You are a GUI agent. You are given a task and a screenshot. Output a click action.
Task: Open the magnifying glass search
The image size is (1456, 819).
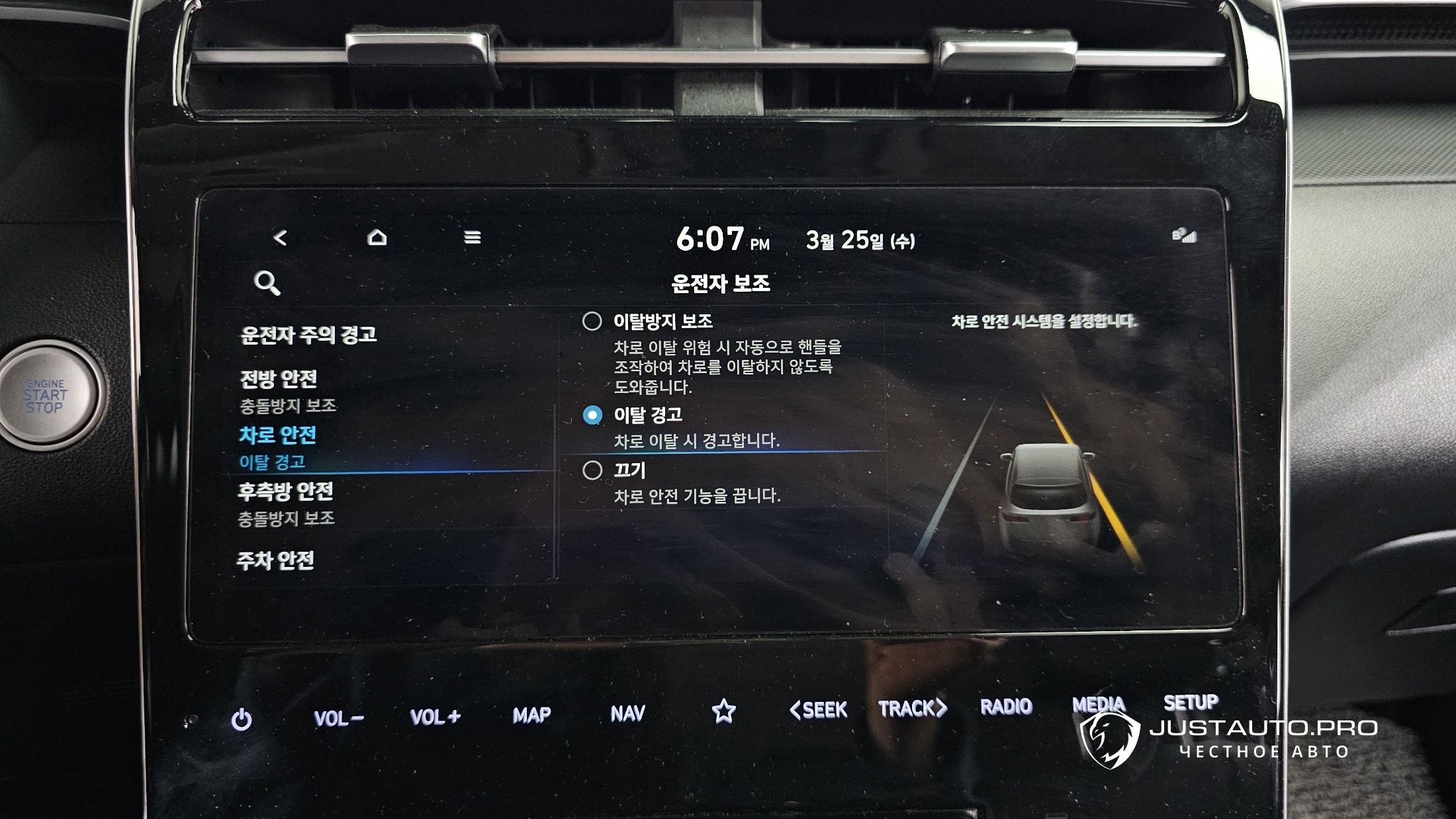click(x=267, y=283)
